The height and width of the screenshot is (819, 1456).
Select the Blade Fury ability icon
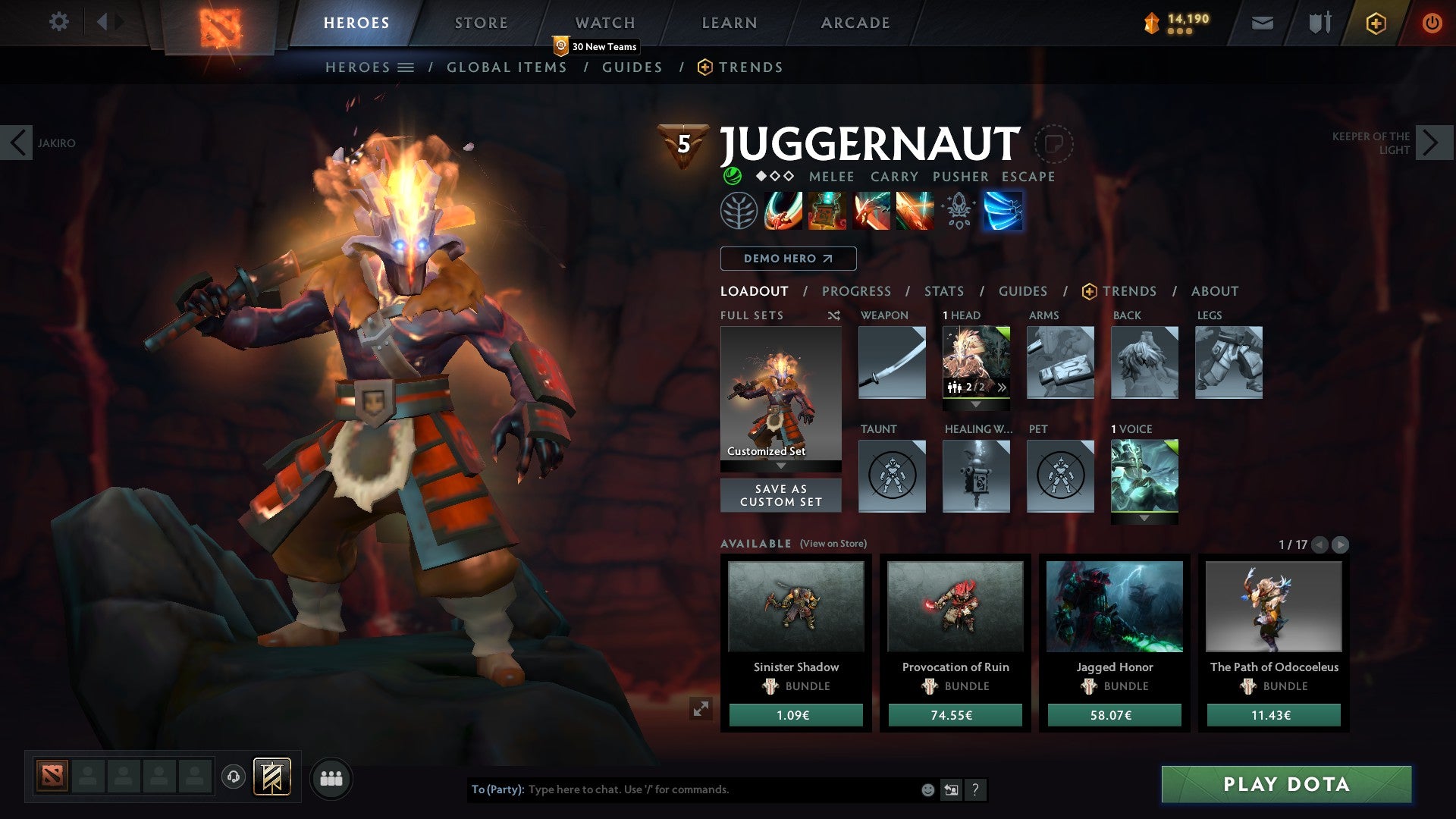(x=782, y=211)
